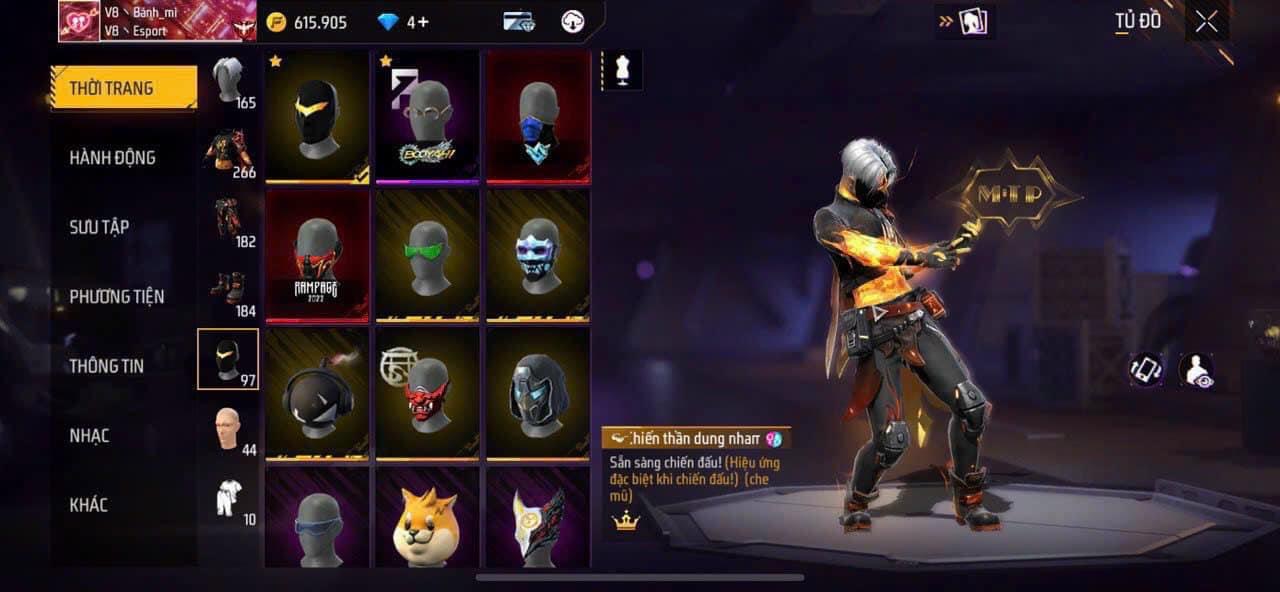Select the SƯU TẬP tab
Screen dimensions: 1280x592
coord(99,227)
